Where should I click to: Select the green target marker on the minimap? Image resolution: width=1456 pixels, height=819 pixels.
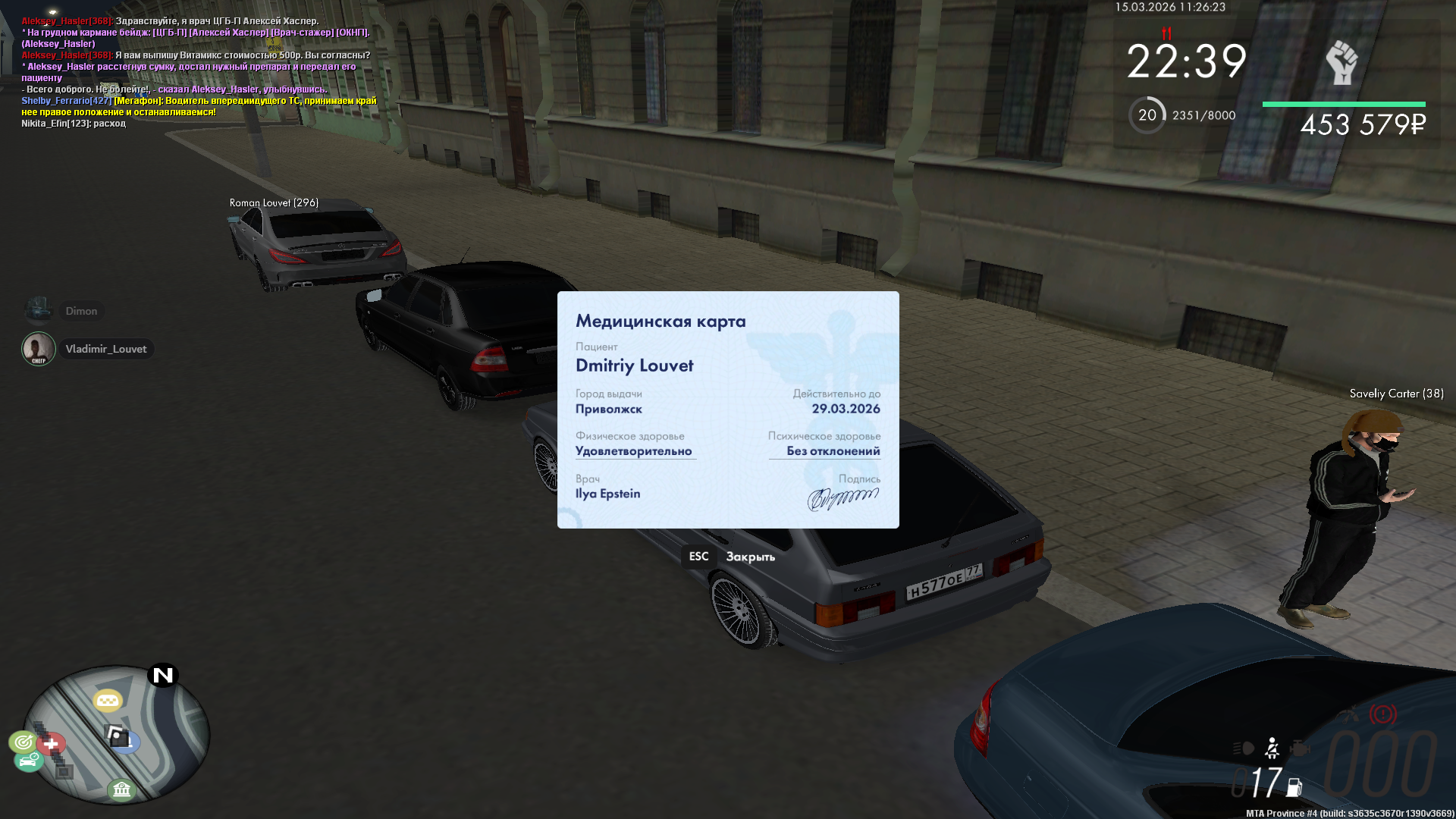coord(23,741)
